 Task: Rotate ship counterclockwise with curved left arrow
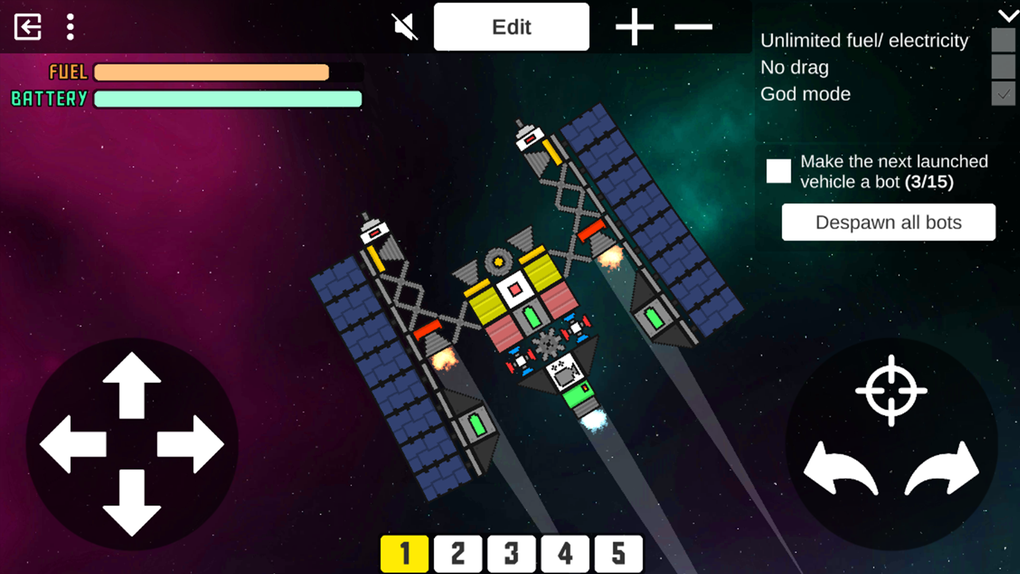click(841, 468)
